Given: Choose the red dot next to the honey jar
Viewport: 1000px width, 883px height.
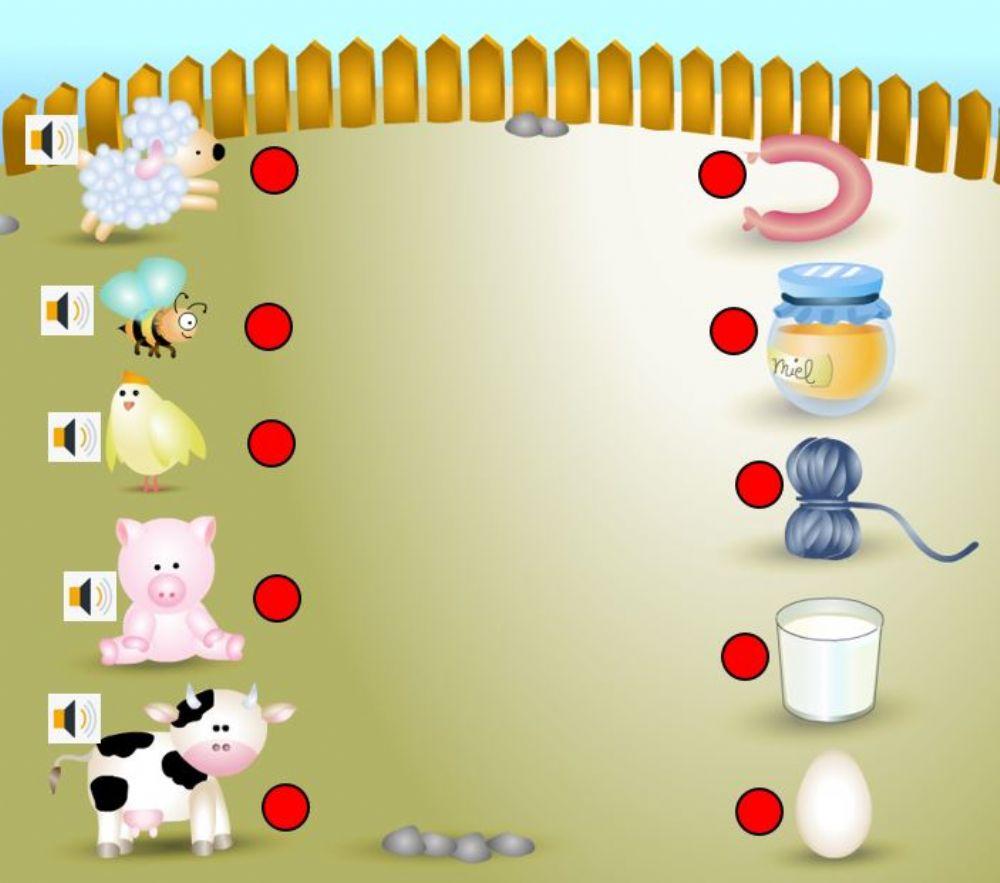Looking at the screenshot, I should coord(734,331).
